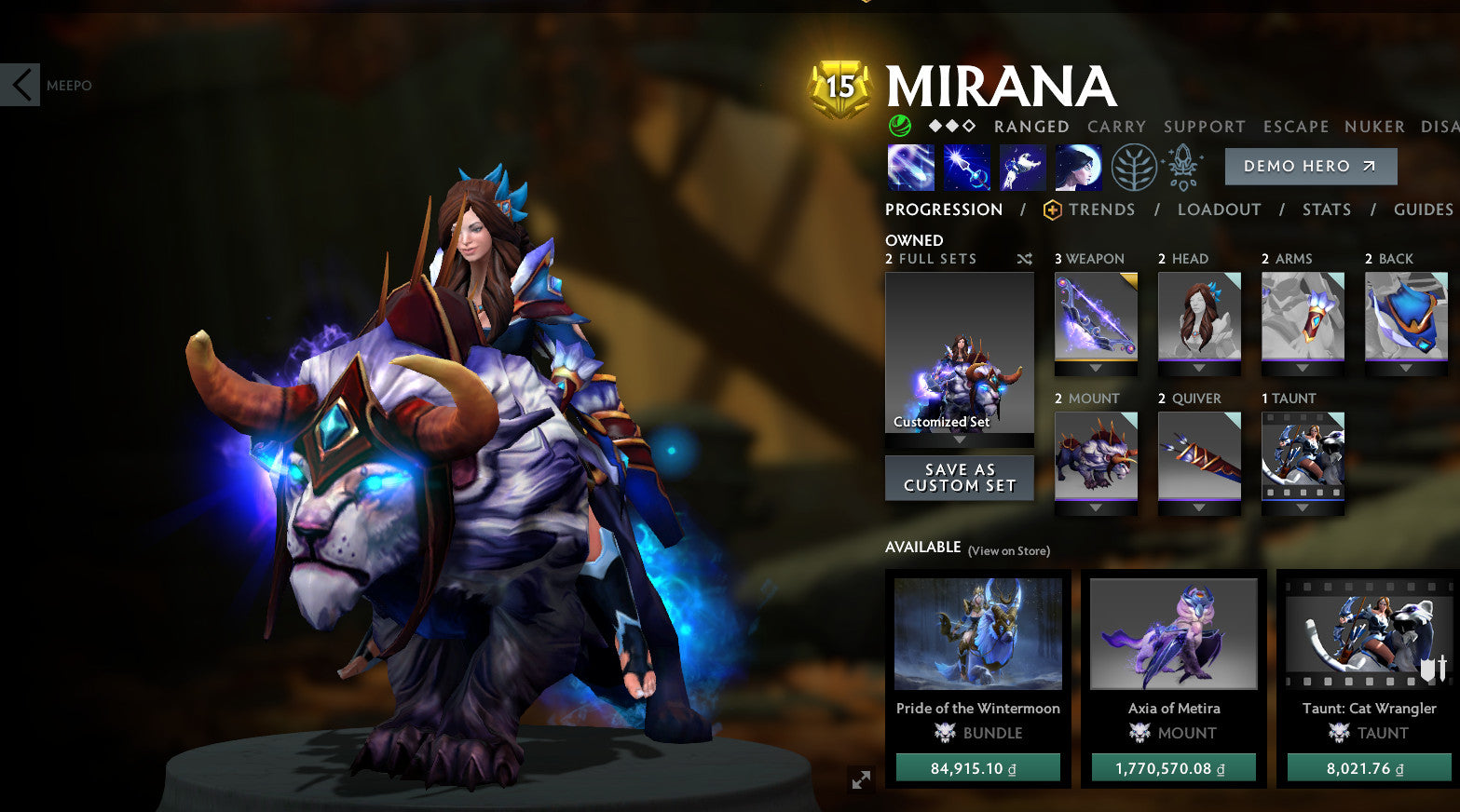The height and width of the screenshot is (812, 1460).
Task: Click the back arrow to return to Meepo
Action: click(20, 85)
